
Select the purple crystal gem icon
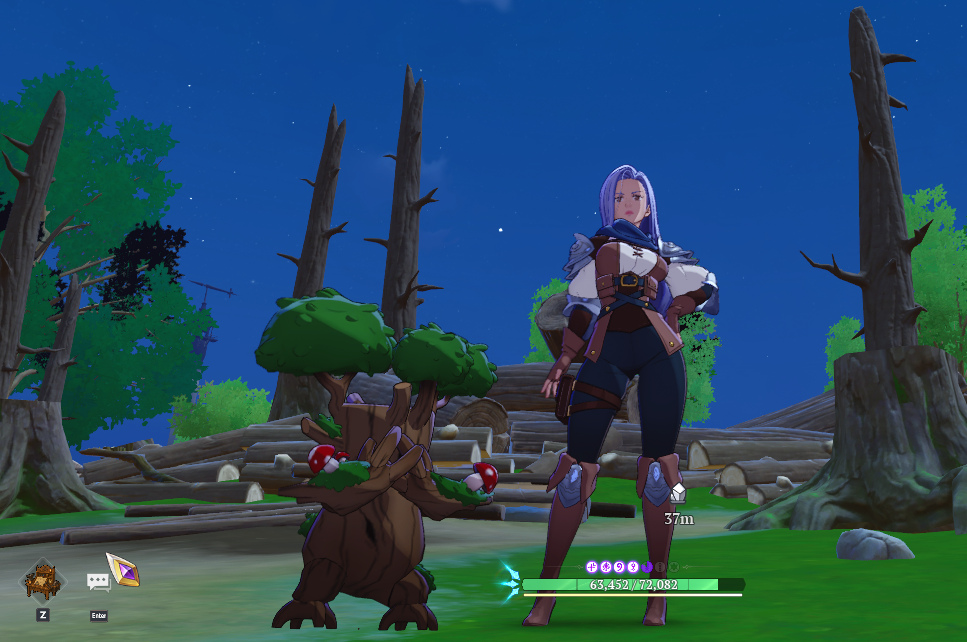[x=124, y=569]
